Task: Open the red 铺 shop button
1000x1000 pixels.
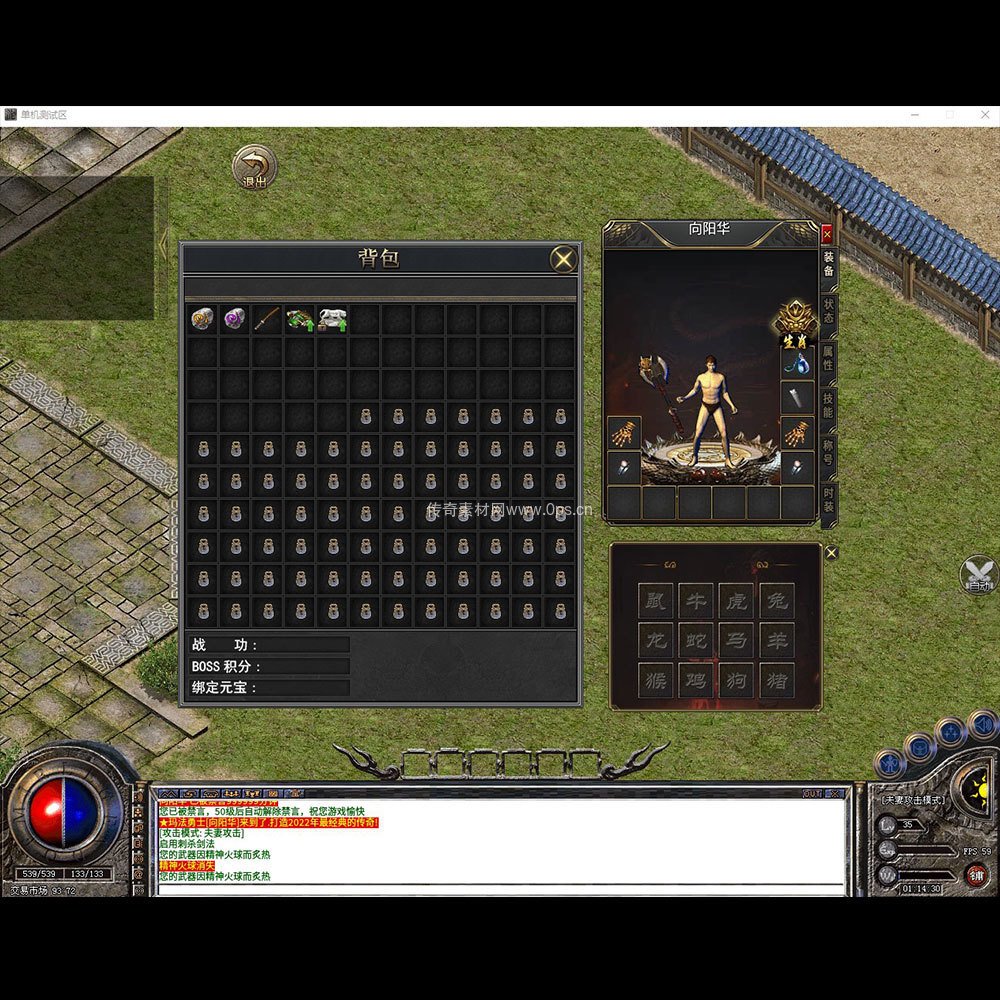Action: pos(975,874)
